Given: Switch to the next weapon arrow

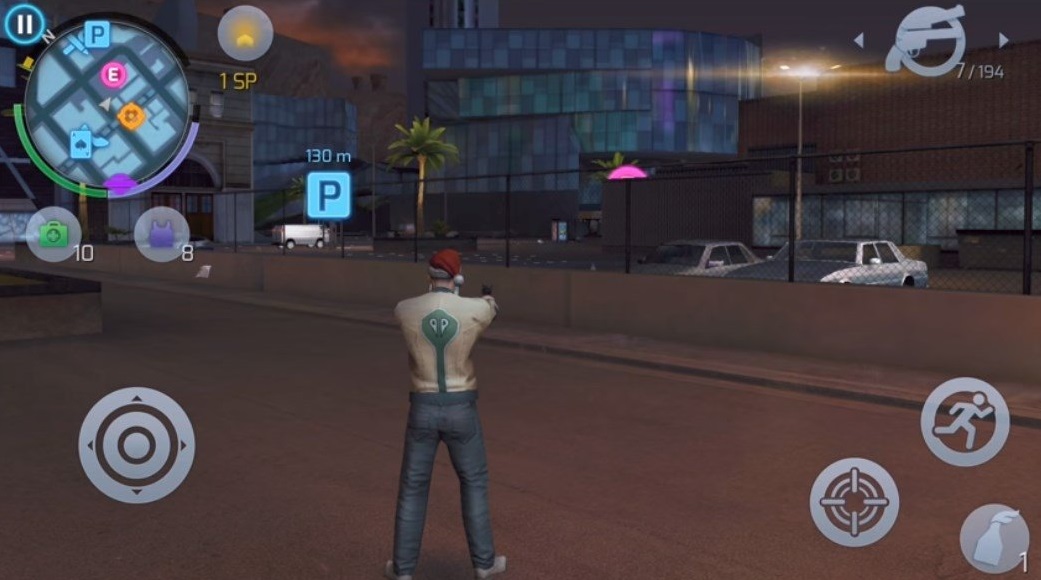Looking at the screenshot, I should point(1003,40).
